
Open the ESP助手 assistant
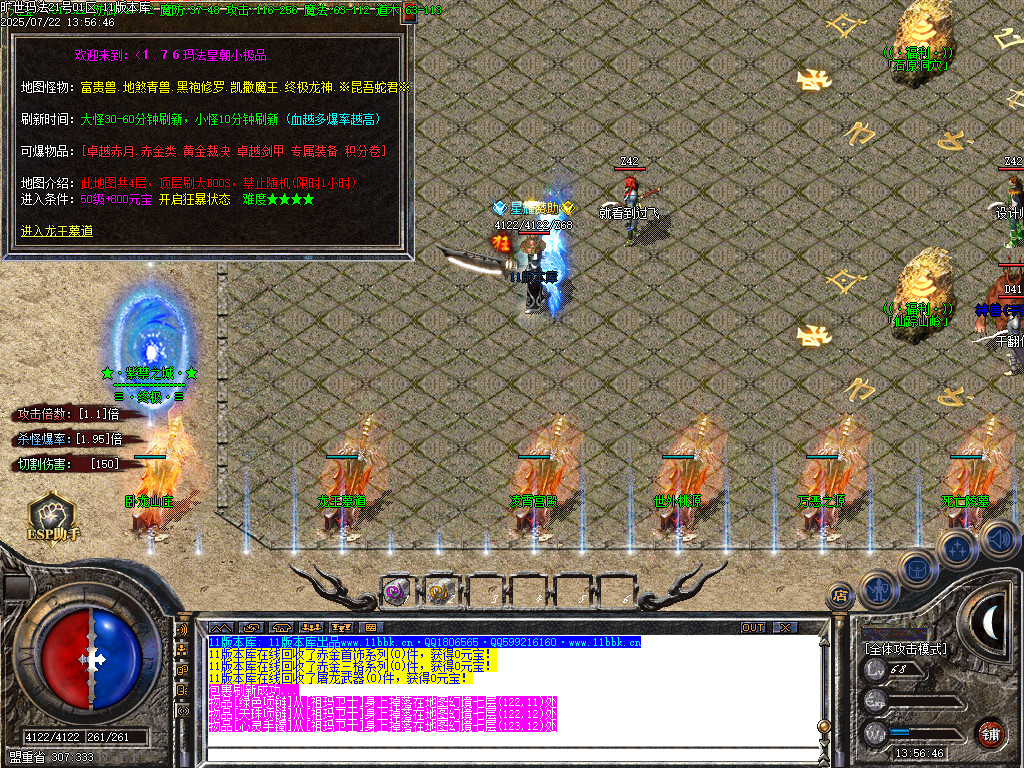(x=53, y=515)
